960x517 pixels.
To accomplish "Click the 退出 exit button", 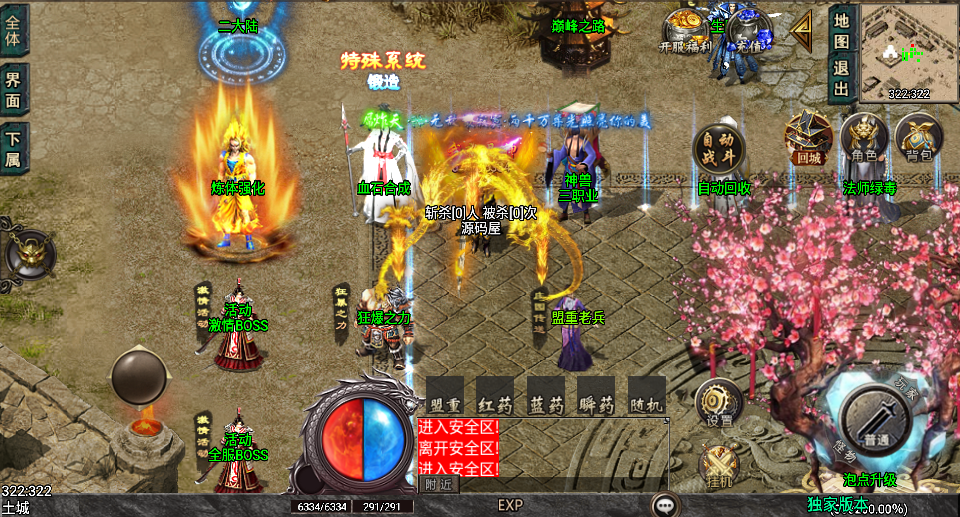I will (x=842, y=79).
